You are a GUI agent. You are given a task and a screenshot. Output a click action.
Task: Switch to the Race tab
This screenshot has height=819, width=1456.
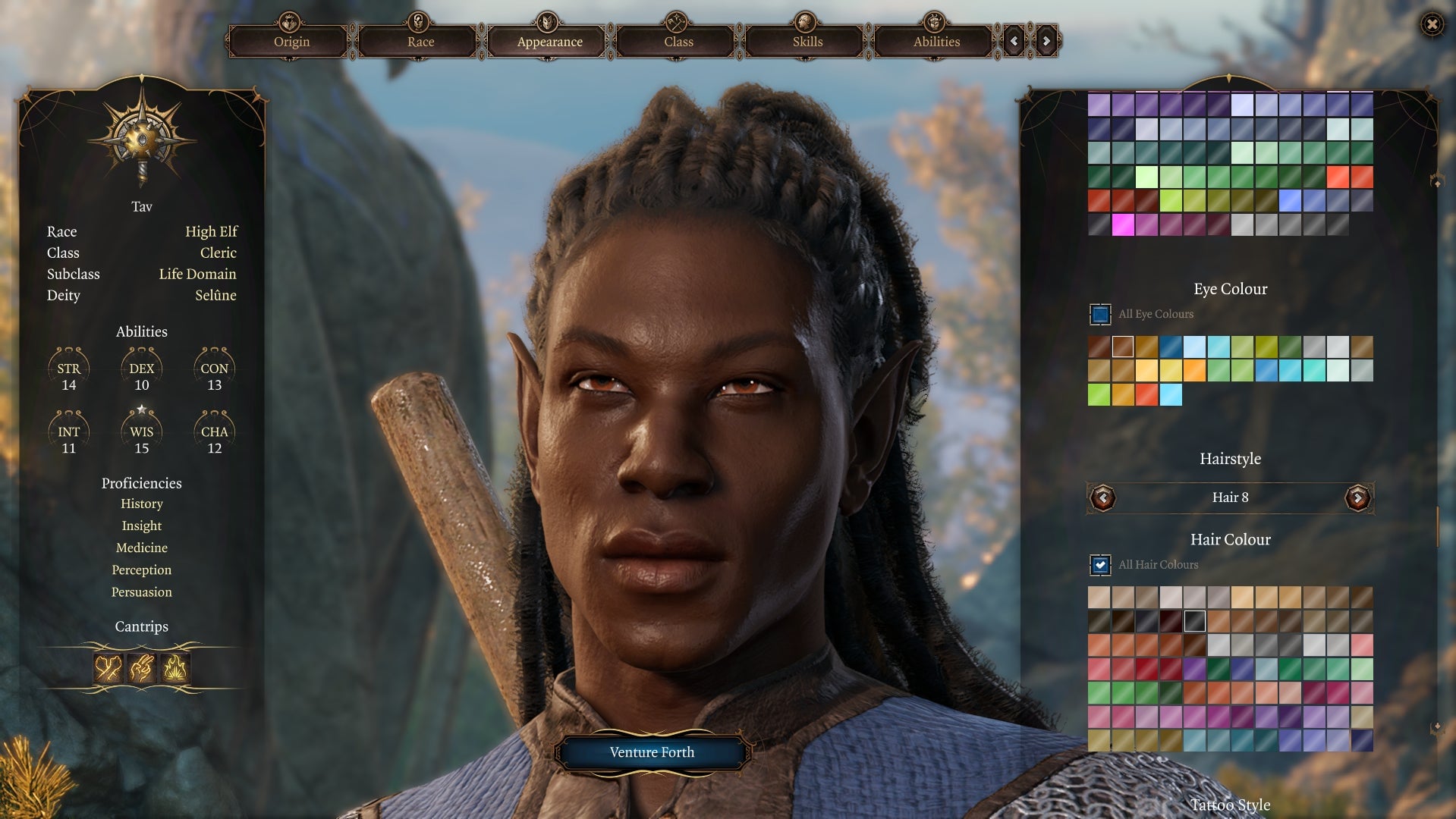(x=418, y=42)
